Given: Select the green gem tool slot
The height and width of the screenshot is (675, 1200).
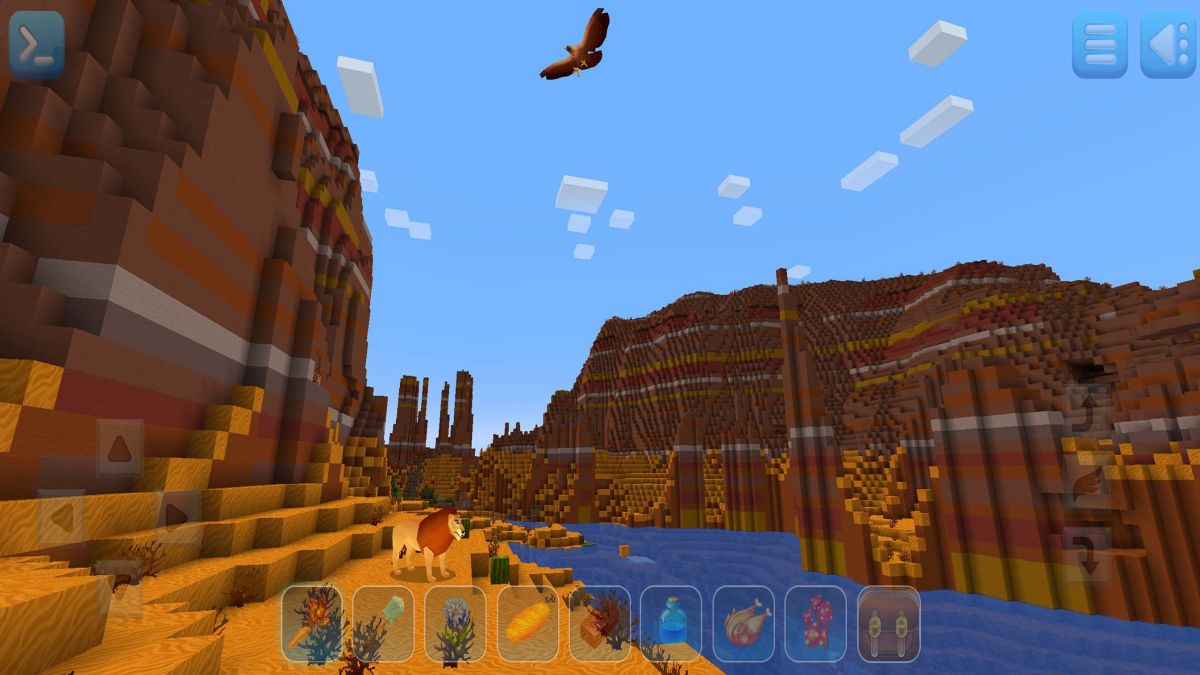Looking at the screenshot, I should [384, 623].
